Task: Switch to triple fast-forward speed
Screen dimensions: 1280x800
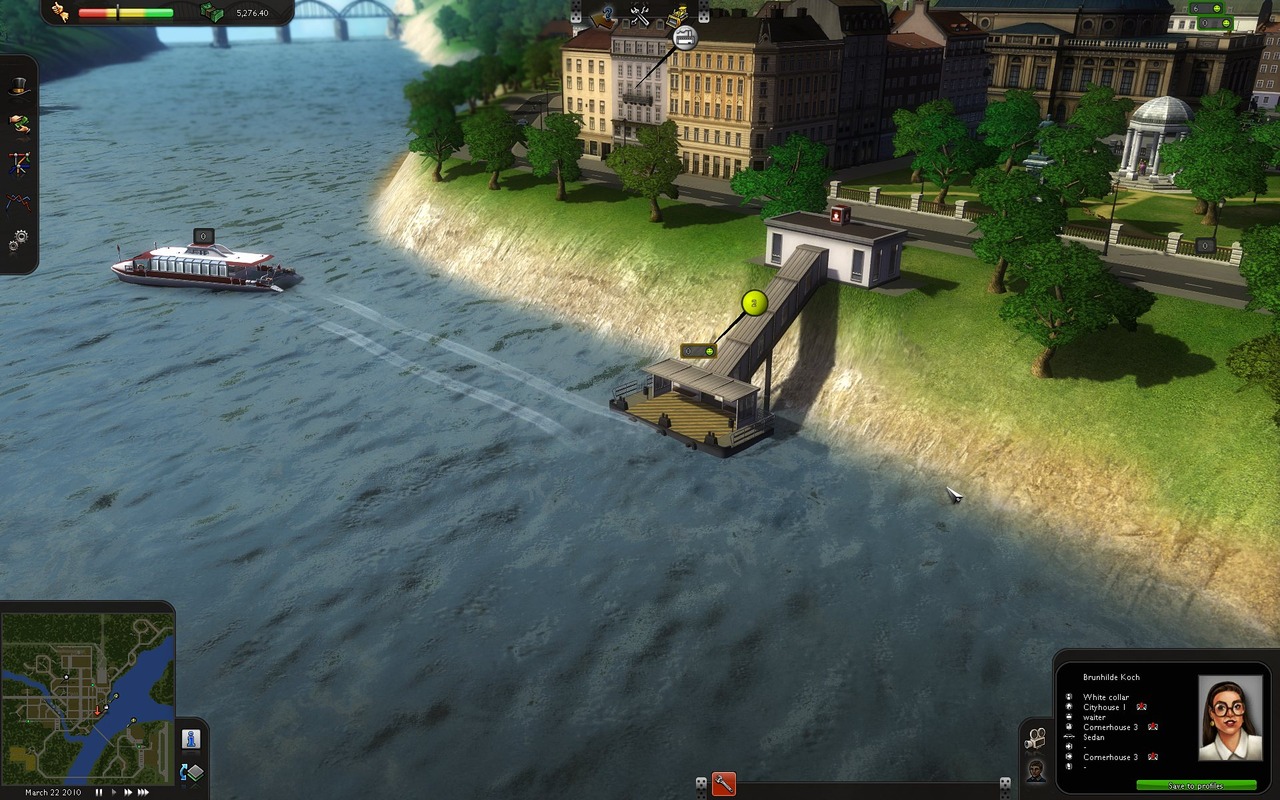Action: click(144, 792)
